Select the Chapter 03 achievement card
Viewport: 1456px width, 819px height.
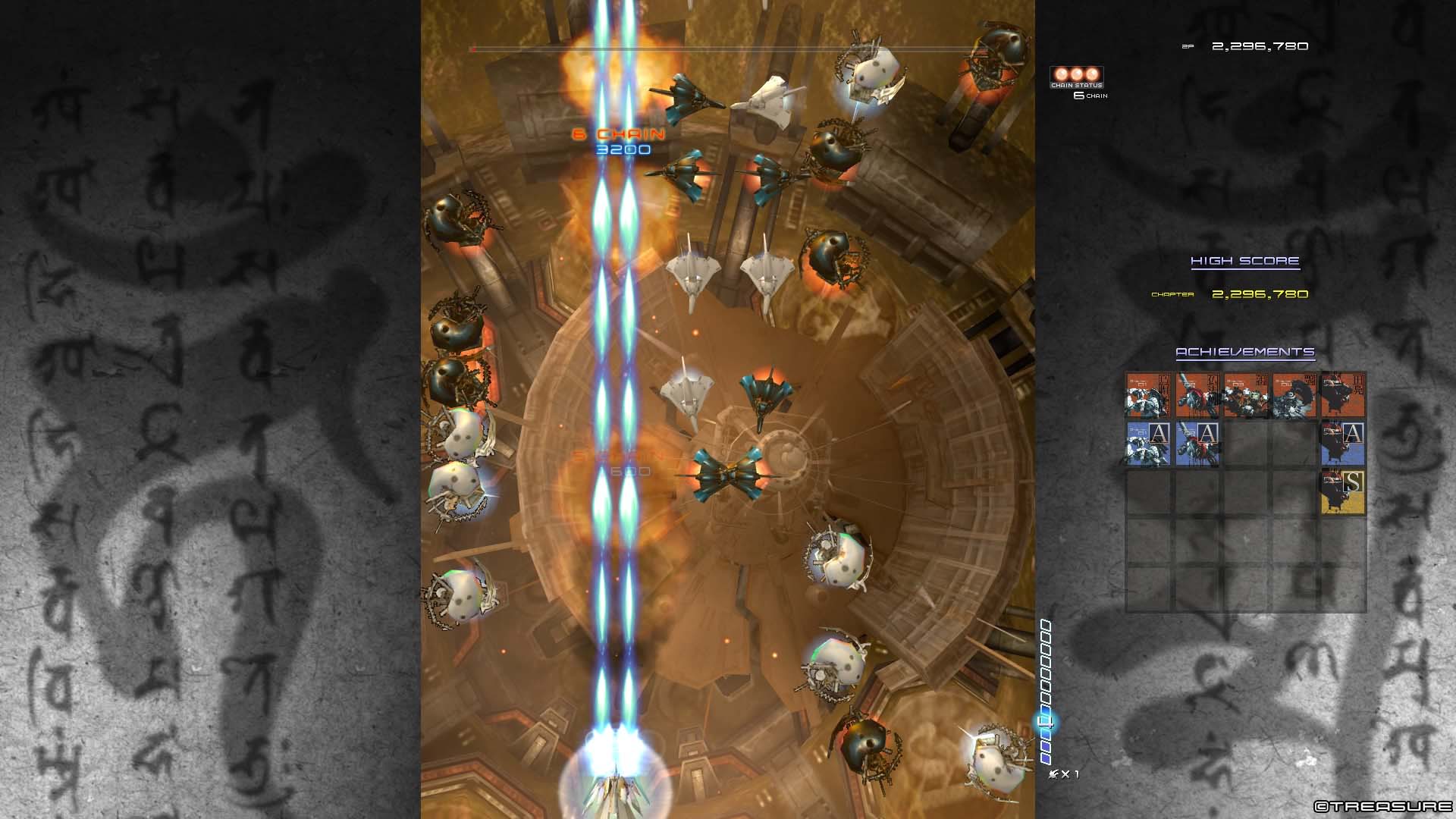click(x=1244, y=396)
